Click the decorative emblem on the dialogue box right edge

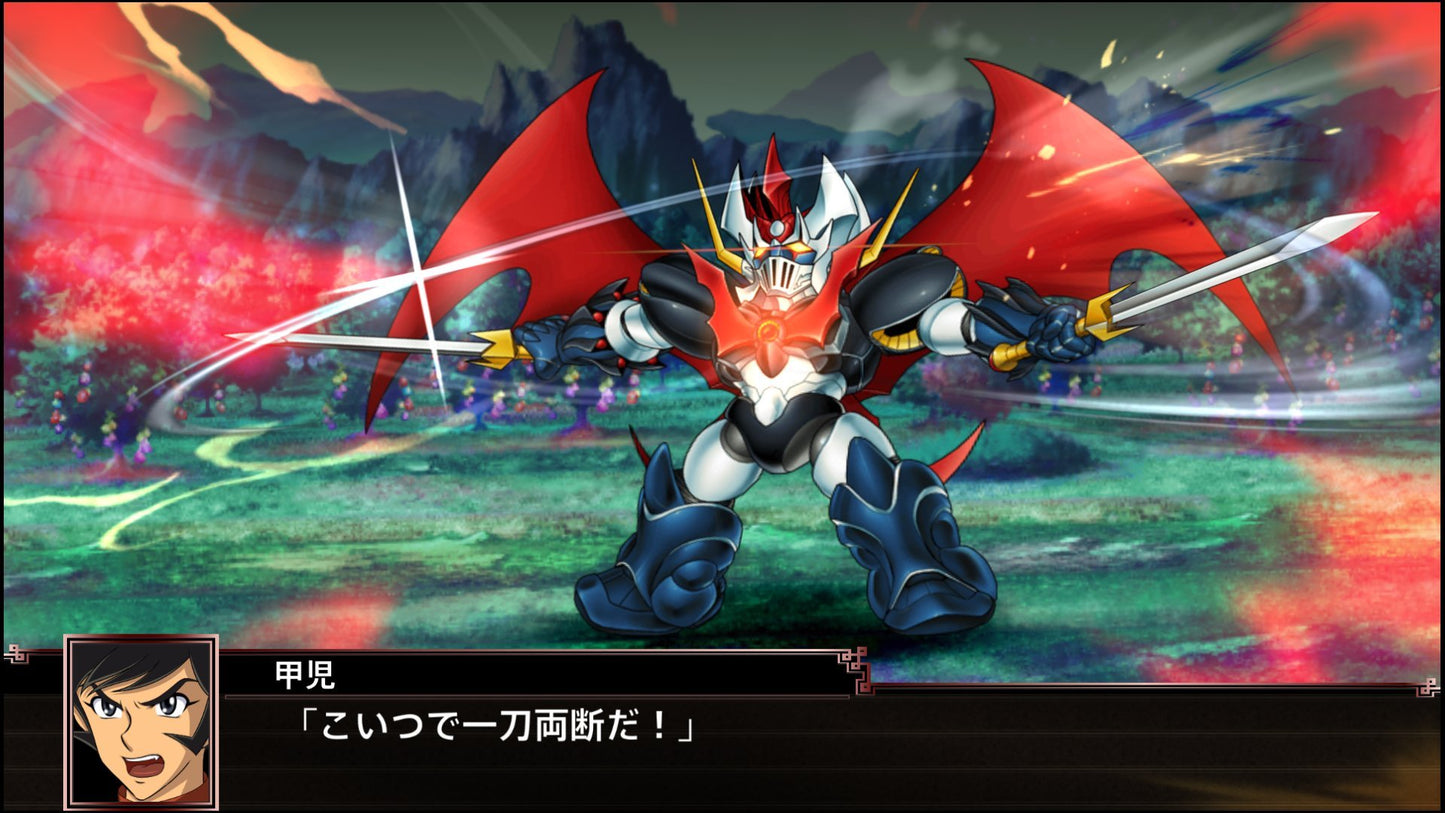click(x=1423, y=690)
